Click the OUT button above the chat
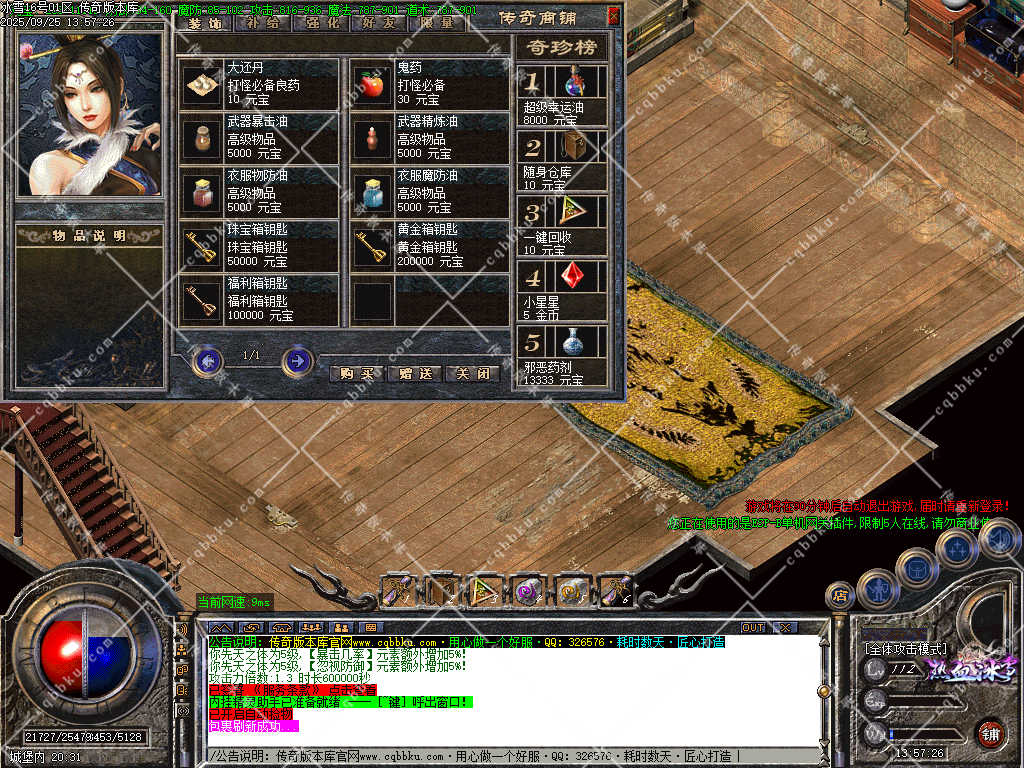The width and height of the screenshot is (1024, 768). (x=752, y=627)
